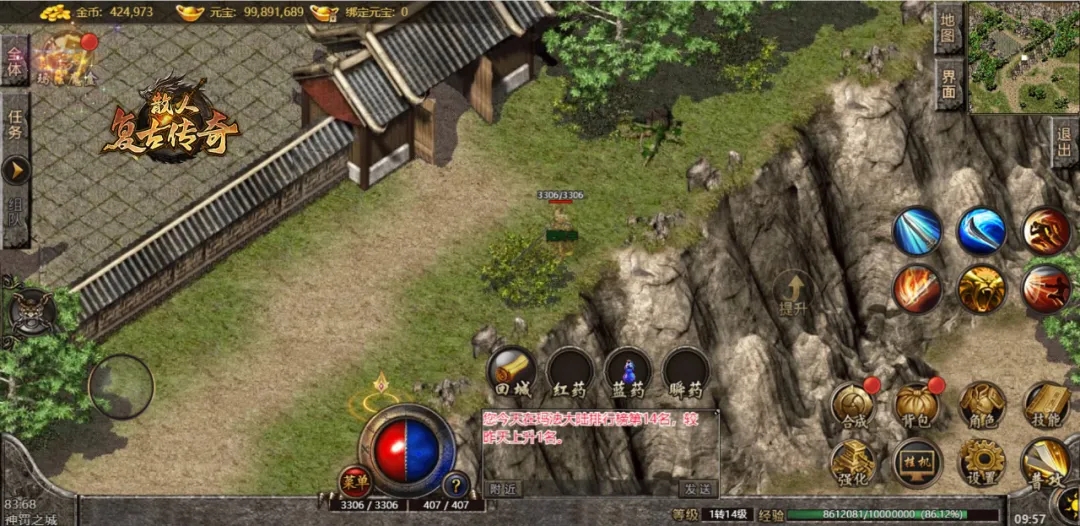Click the 发送 send button
Image resolution: width=1080 pixels, height=526 pixels.
[697, 489]
